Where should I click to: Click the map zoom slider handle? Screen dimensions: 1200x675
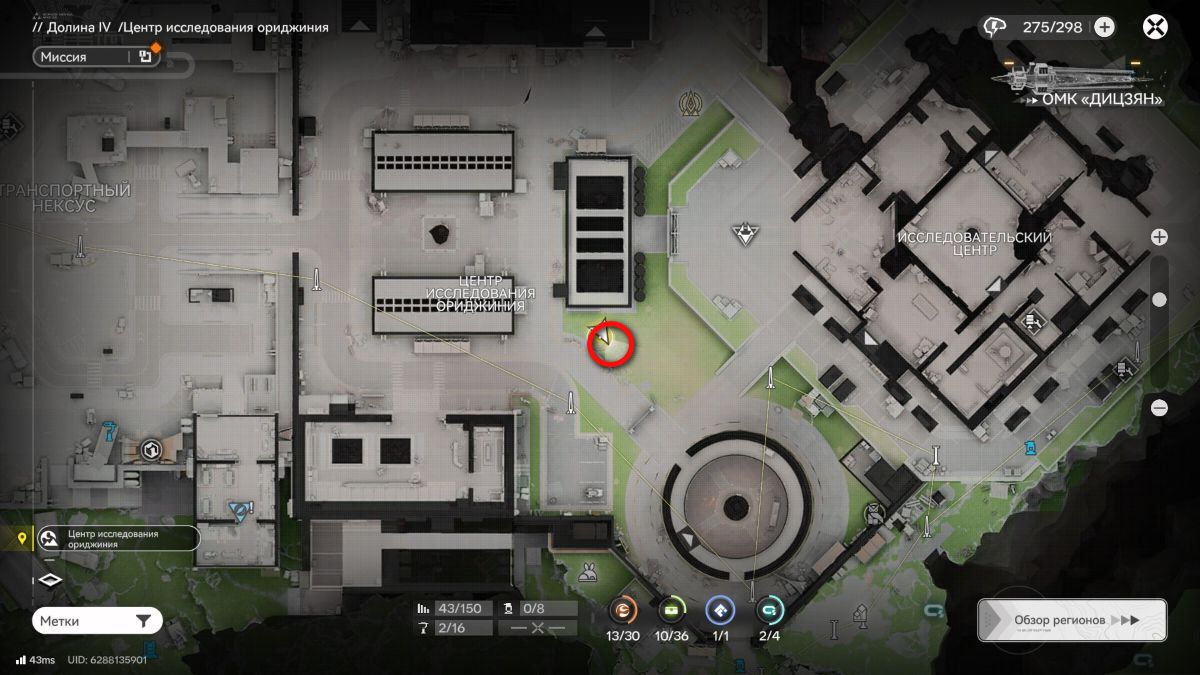tap(1159, 299)
